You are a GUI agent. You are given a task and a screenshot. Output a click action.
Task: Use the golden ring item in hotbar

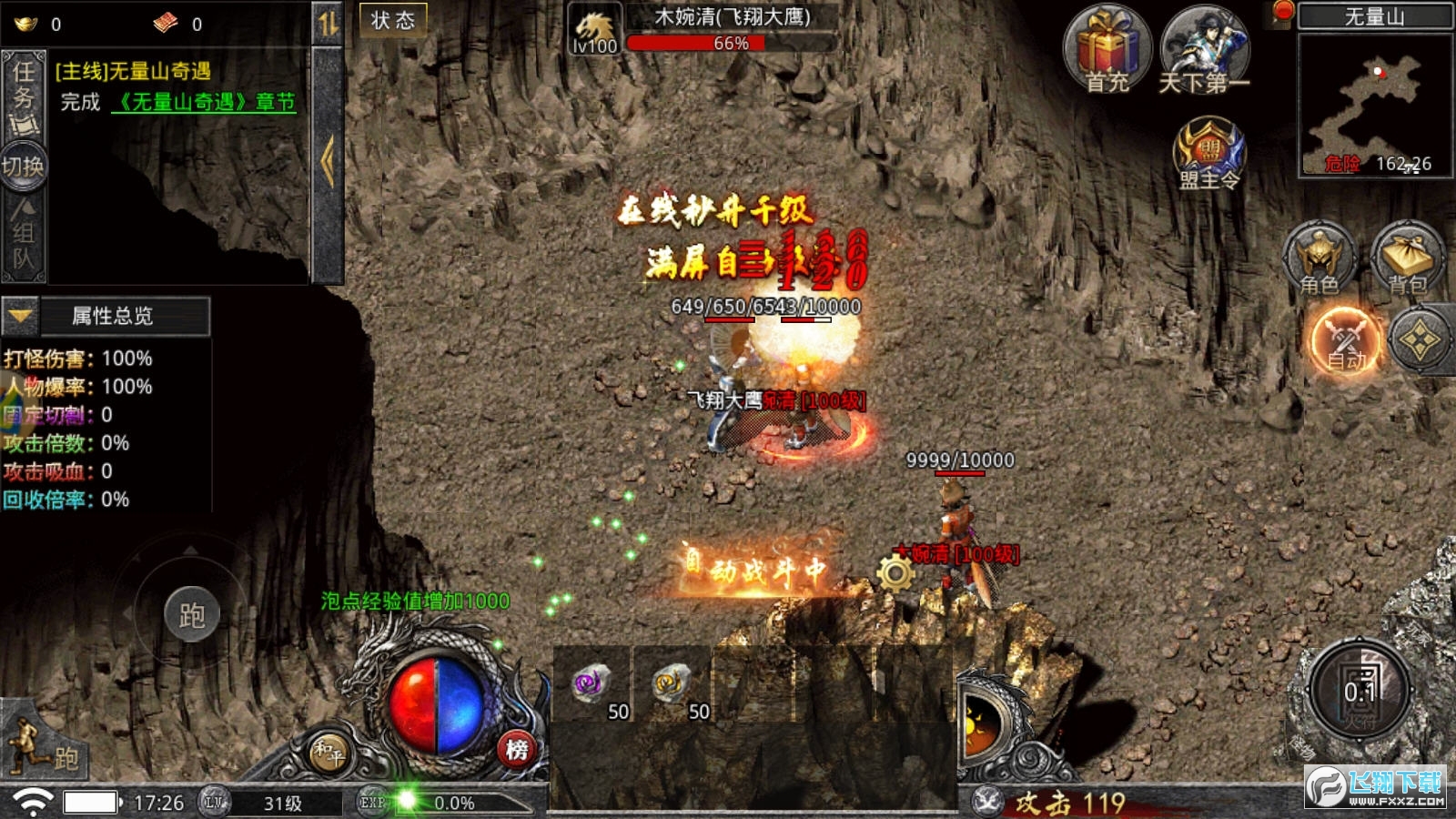672,684
